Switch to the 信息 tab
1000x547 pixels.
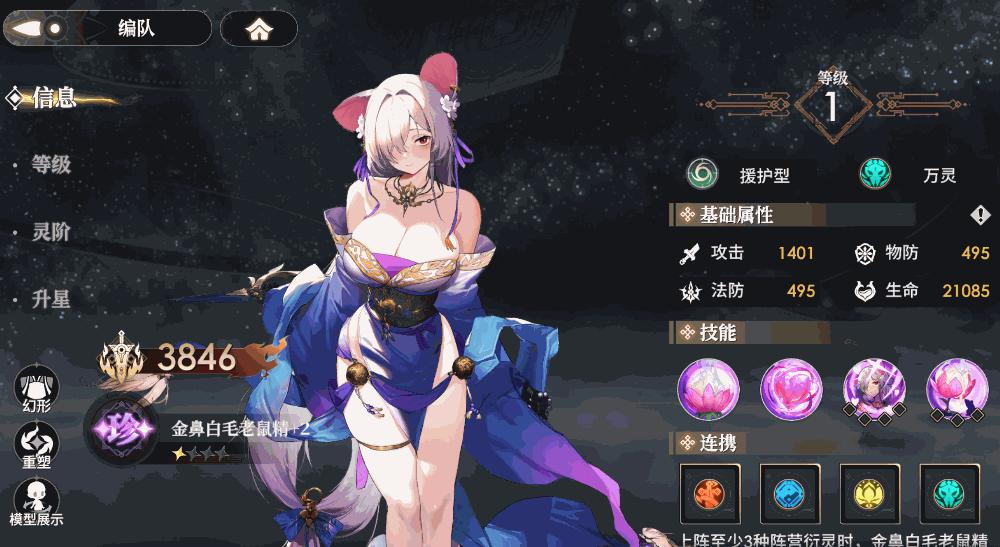click(x=55, y=98)
